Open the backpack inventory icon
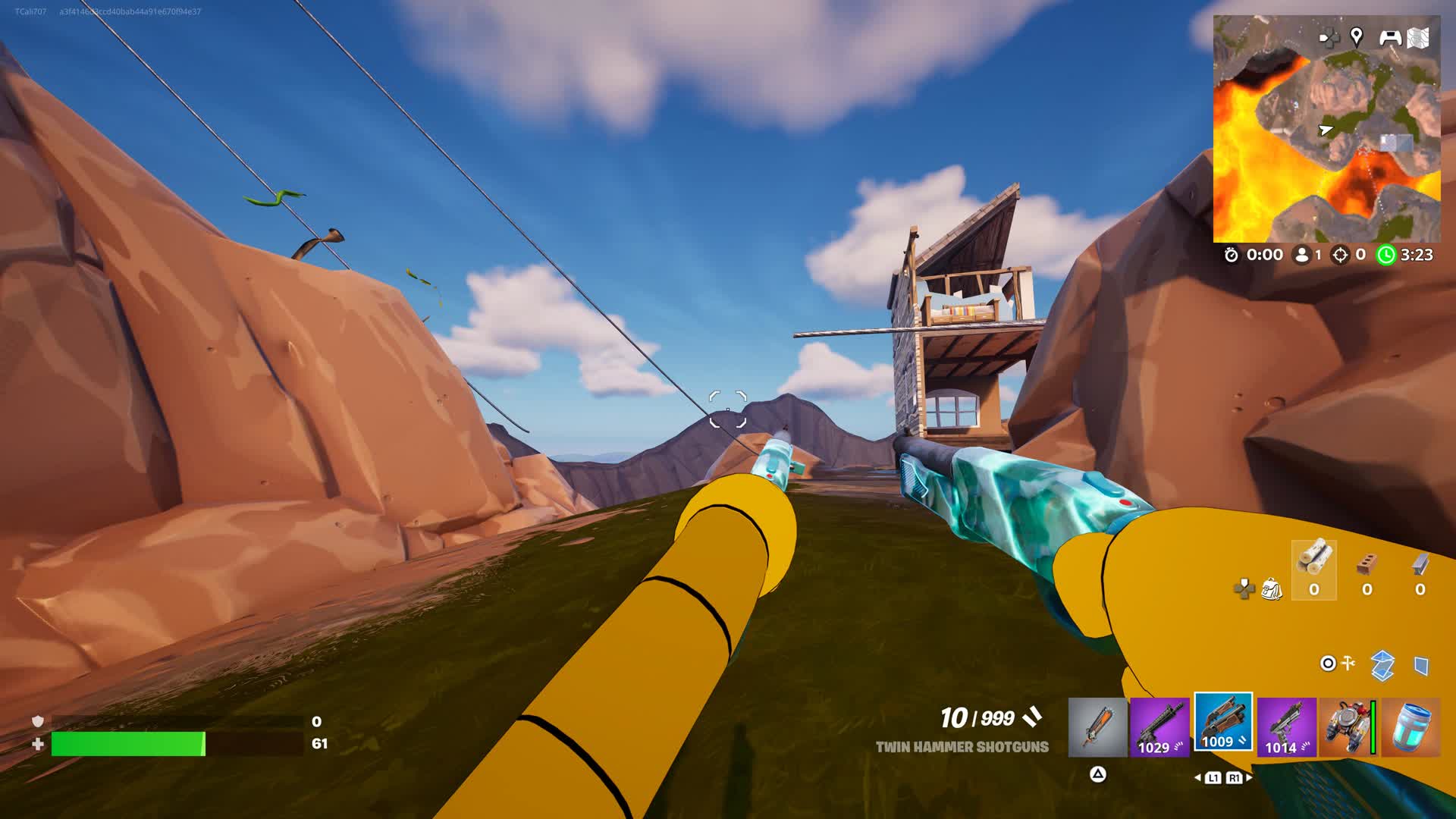Viewport: 1456px width, 819px height. pyautogui.click(x=1272, y=588)
